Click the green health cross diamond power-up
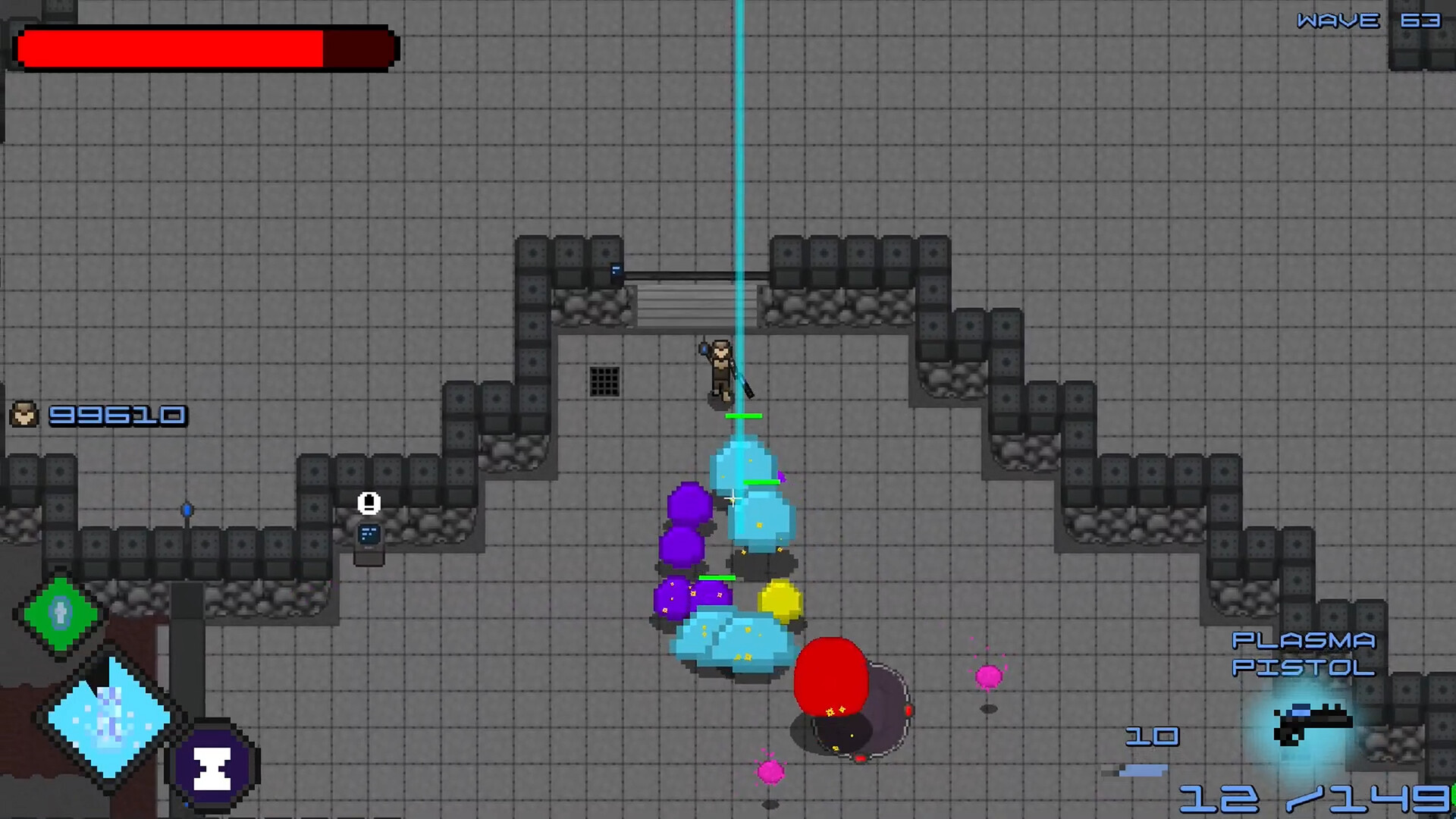Screen dimensions: 1456x819 coord(59,613)
